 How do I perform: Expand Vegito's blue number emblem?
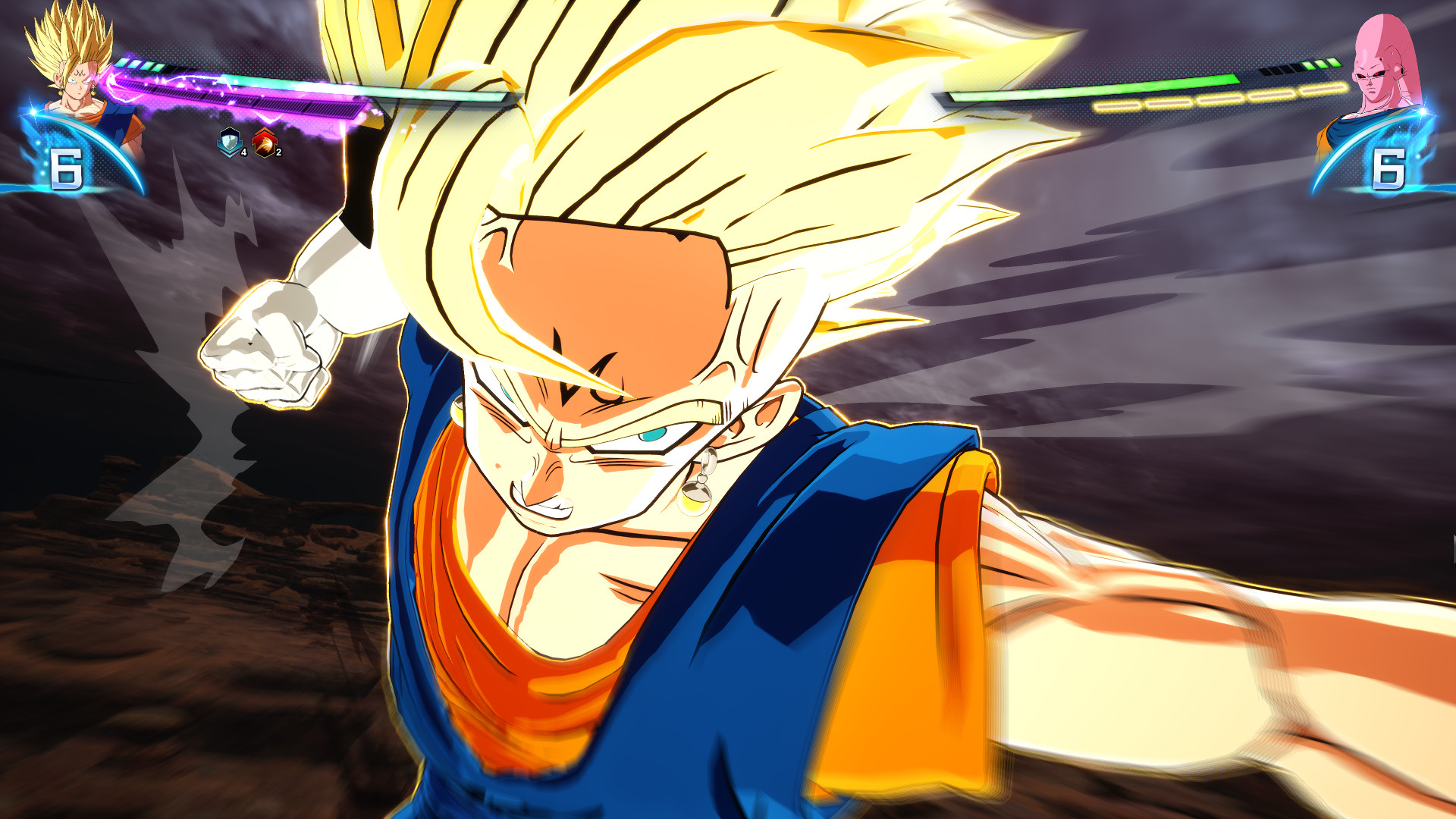tap(65, 168)
